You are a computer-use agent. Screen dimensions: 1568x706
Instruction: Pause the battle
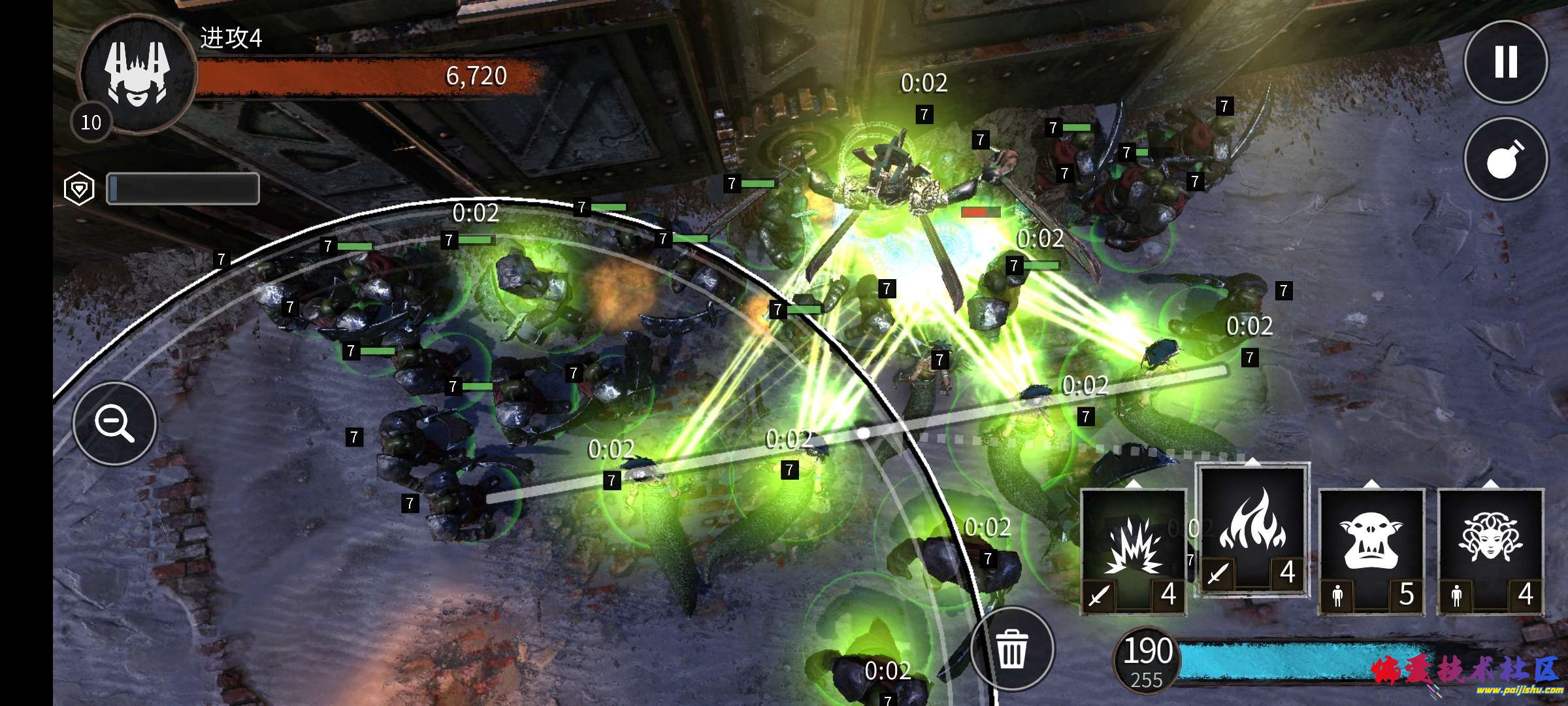[x=1505, y=62]
